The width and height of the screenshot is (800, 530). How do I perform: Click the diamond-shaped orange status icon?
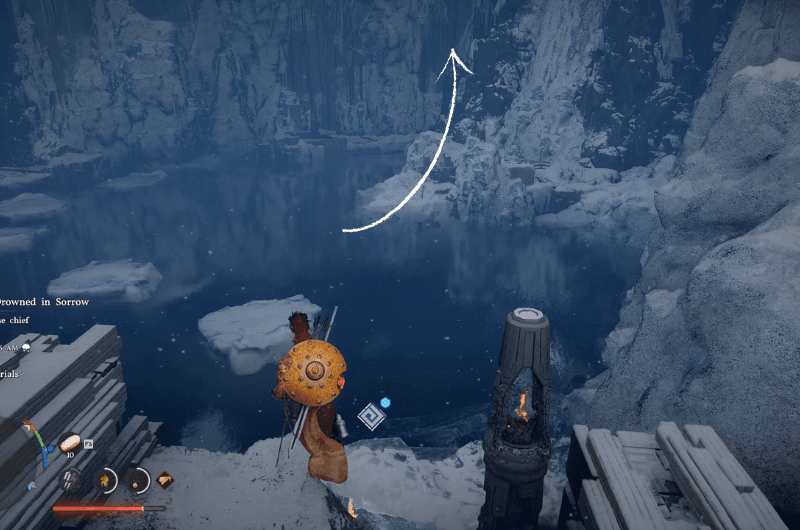pyautogui.click(x=165, y=480)
